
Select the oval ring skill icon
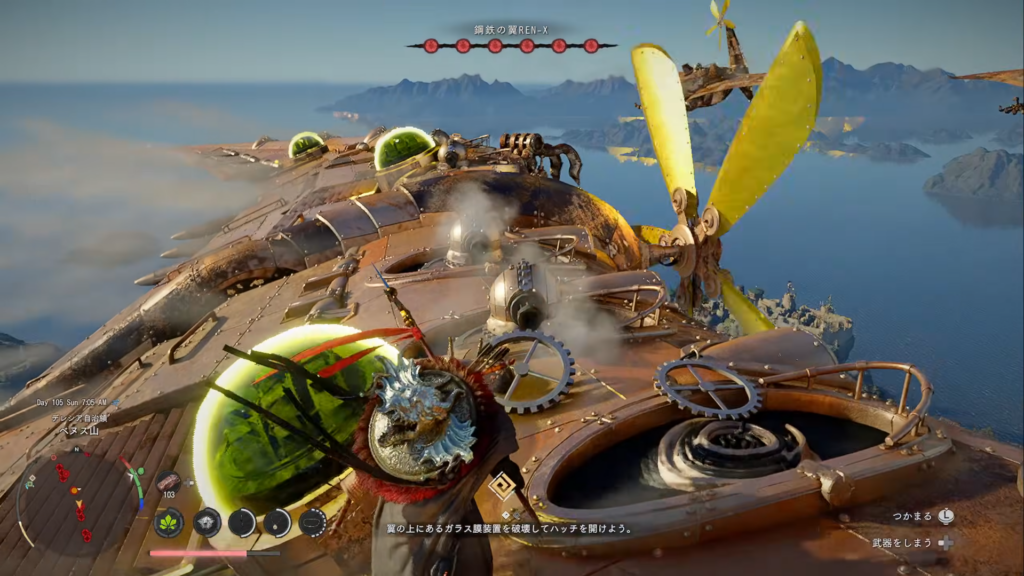(x=312, y=522)
